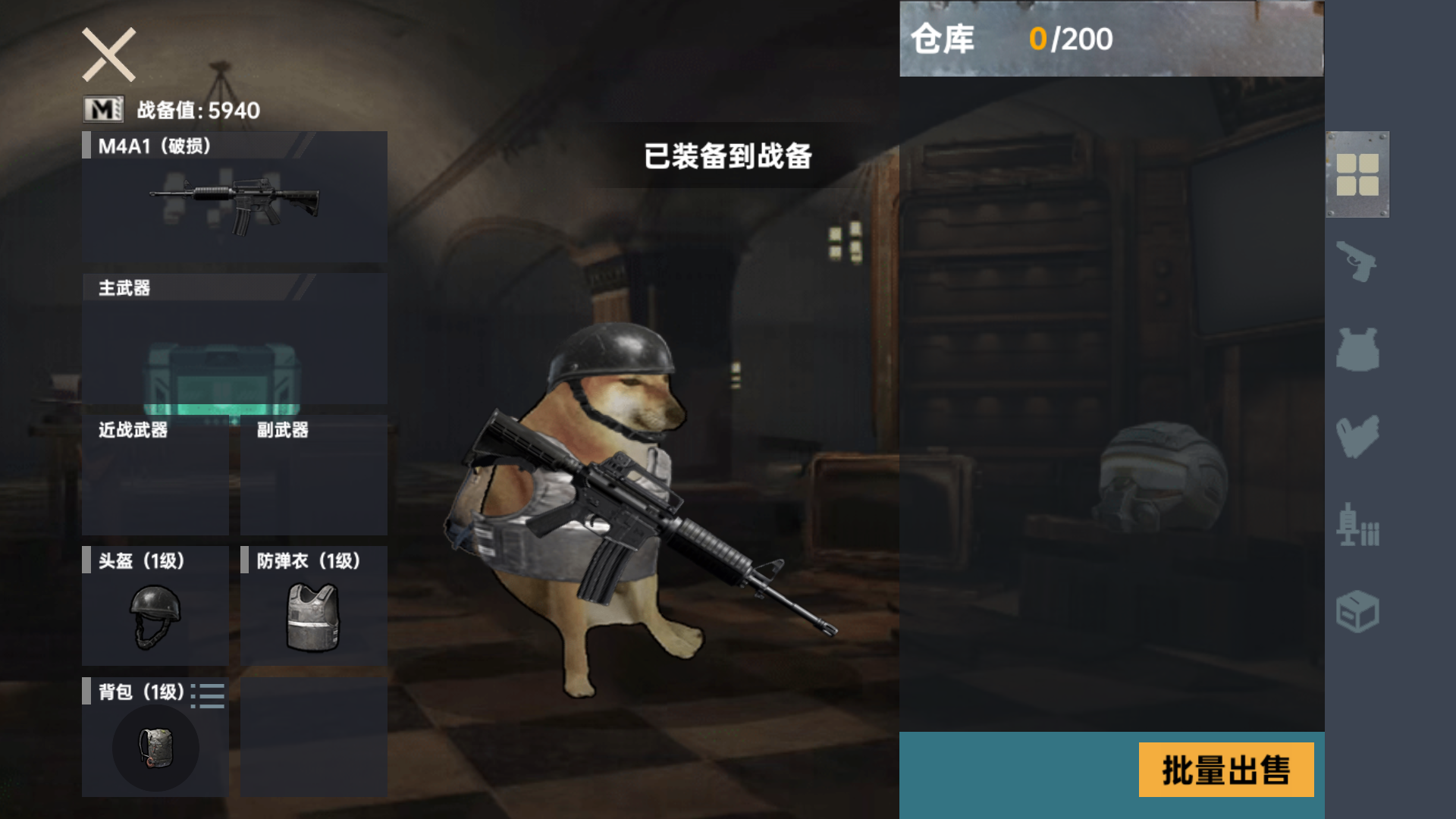
Task: Switch to the 仓库 warehouse tab
Action: click(x=944, y=39)
